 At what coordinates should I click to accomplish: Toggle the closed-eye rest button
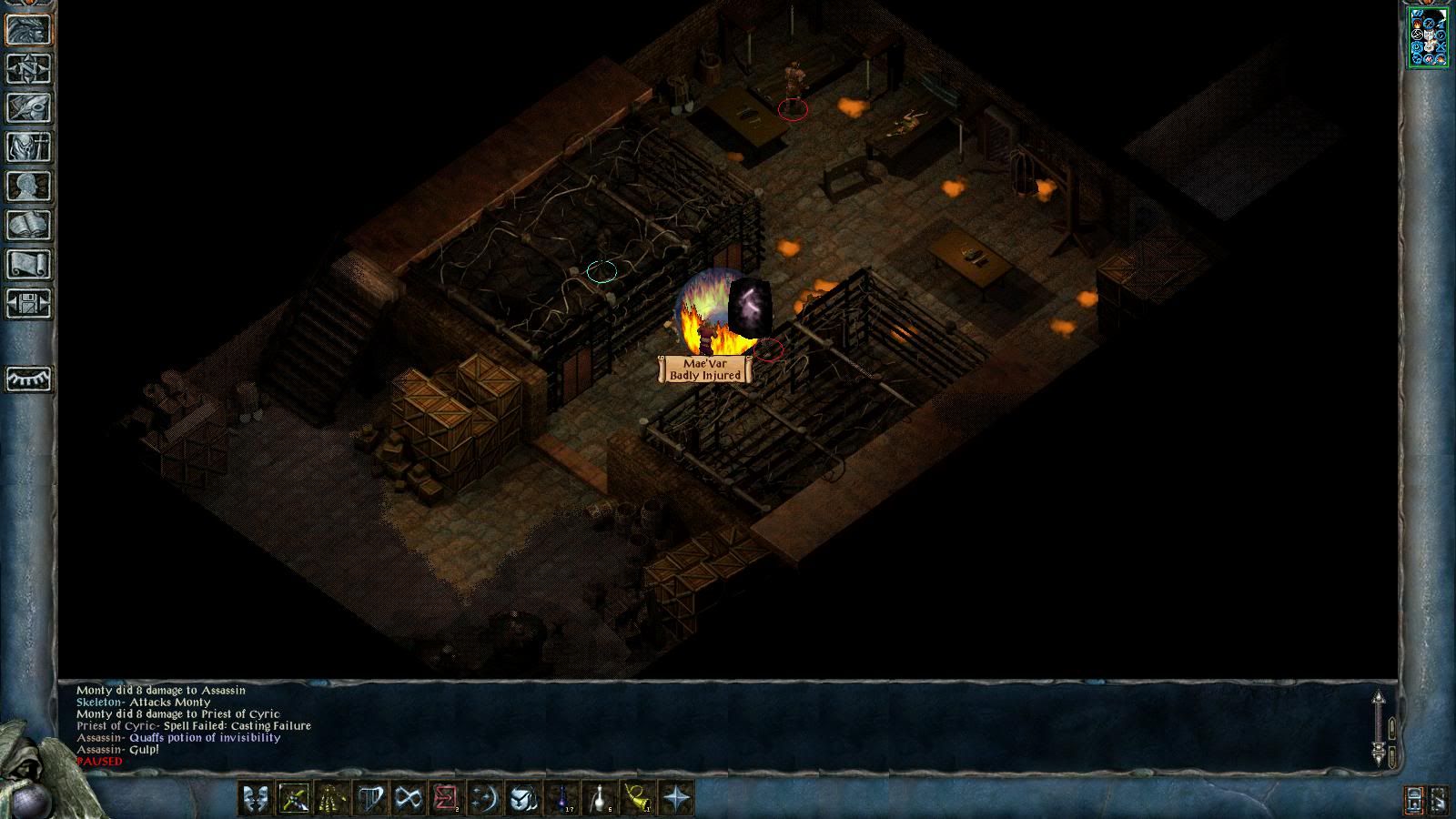click(x=28, y=379)
